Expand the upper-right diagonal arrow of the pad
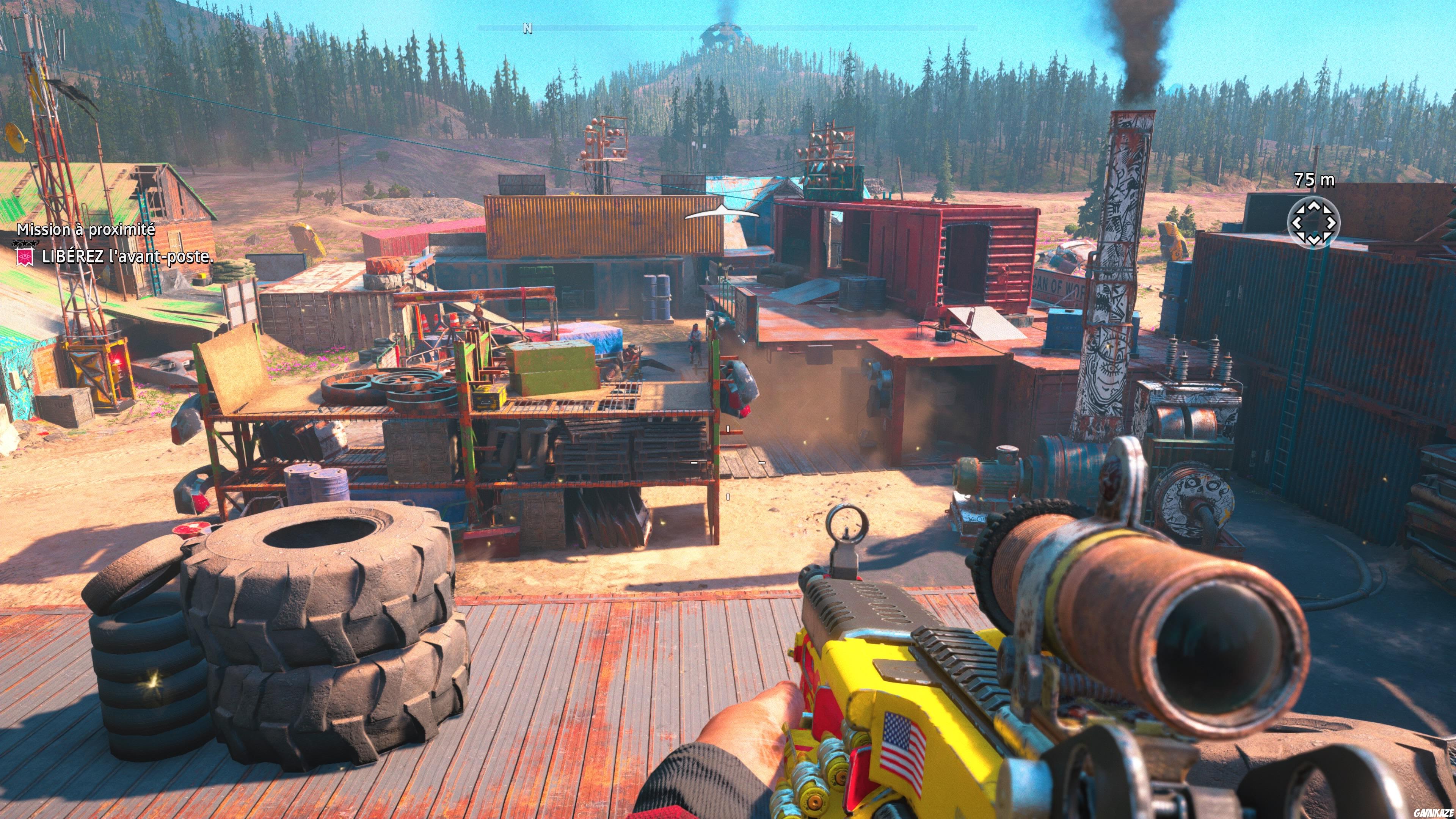1456x819 pixels. click(x=1329, y=209)
